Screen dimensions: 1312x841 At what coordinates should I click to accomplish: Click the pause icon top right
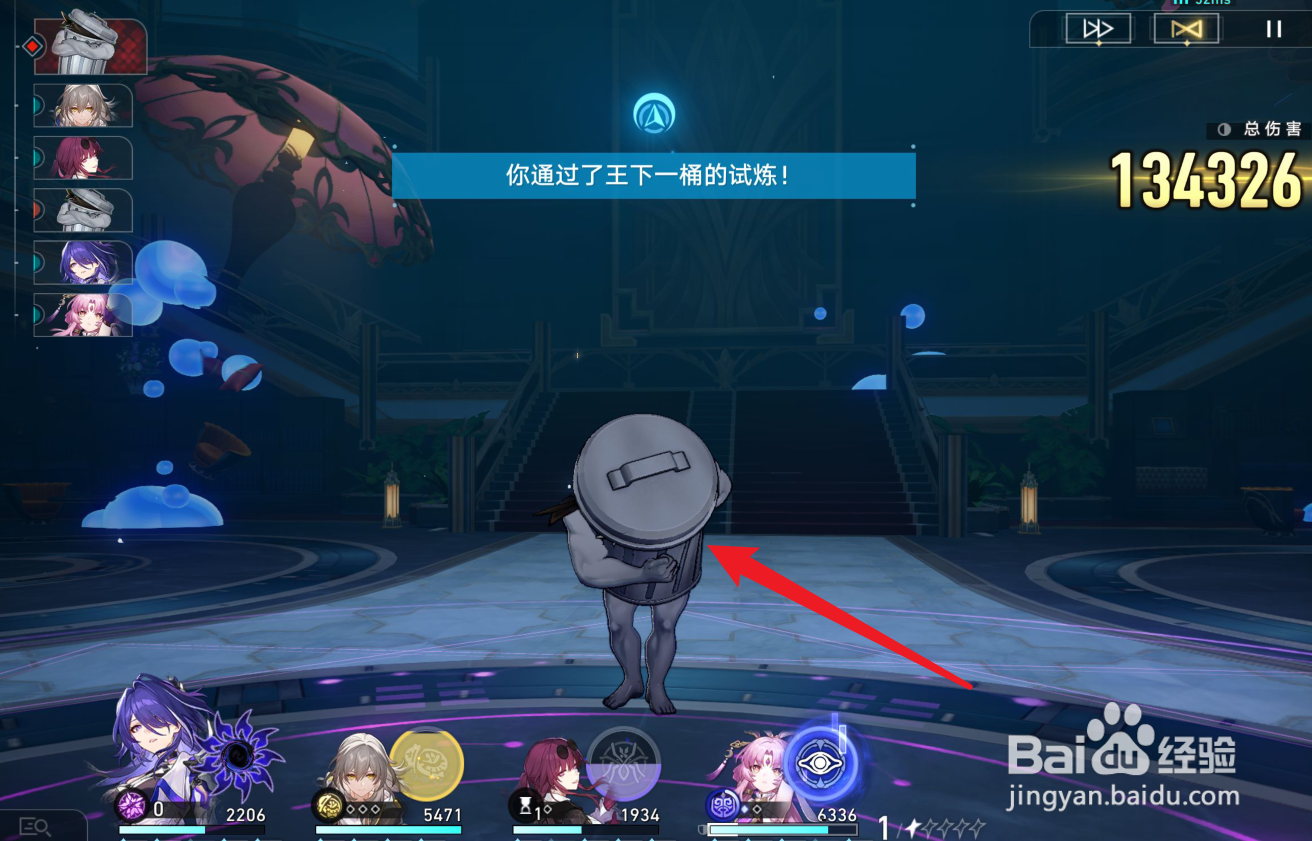click(x=1273, y=28)
